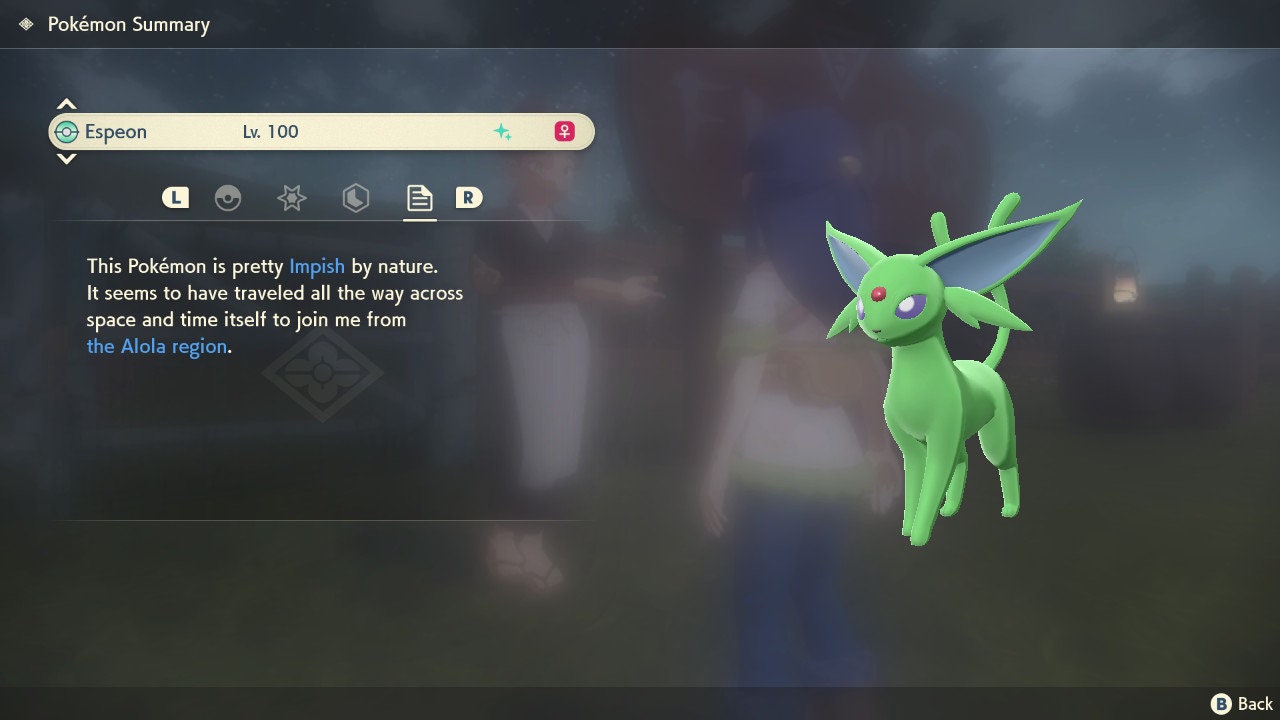Show the hexagon summary tab
Viewport: 1280px width, 720px height.
click(x=355, y=198)
